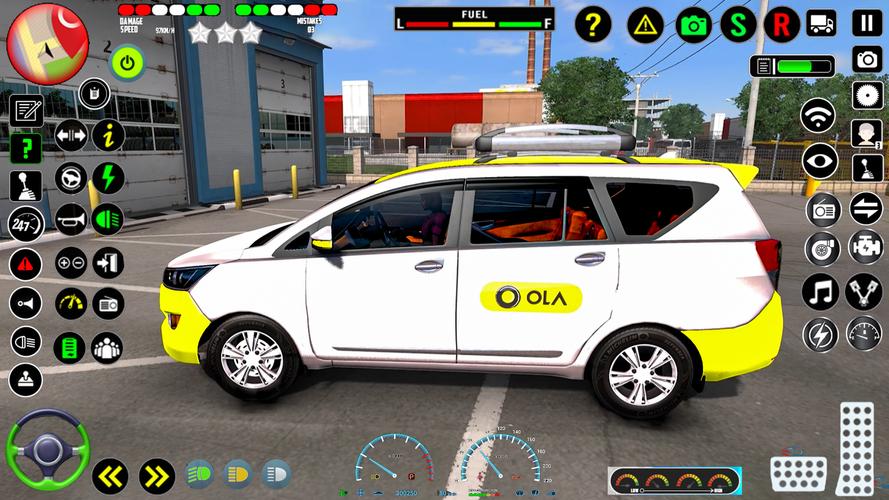
Task: Open the music note option
Action: coord(819,291)
